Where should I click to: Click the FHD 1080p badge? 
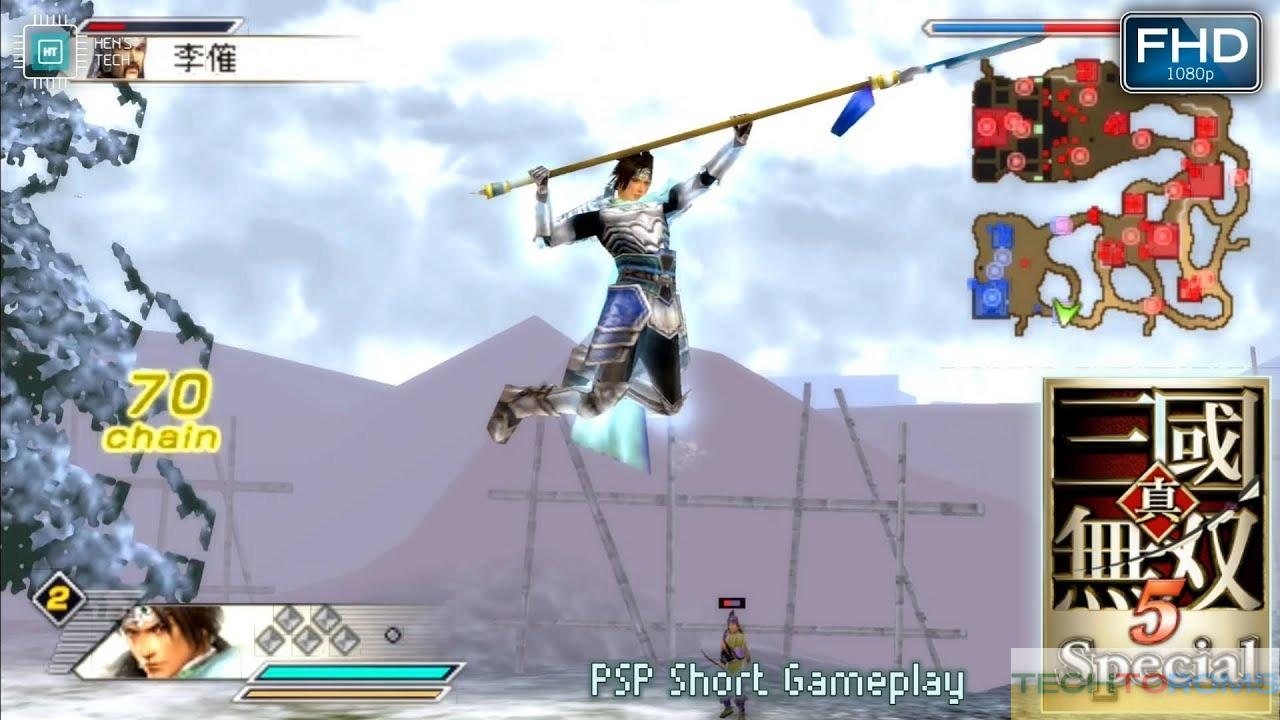coord(1190,52)
